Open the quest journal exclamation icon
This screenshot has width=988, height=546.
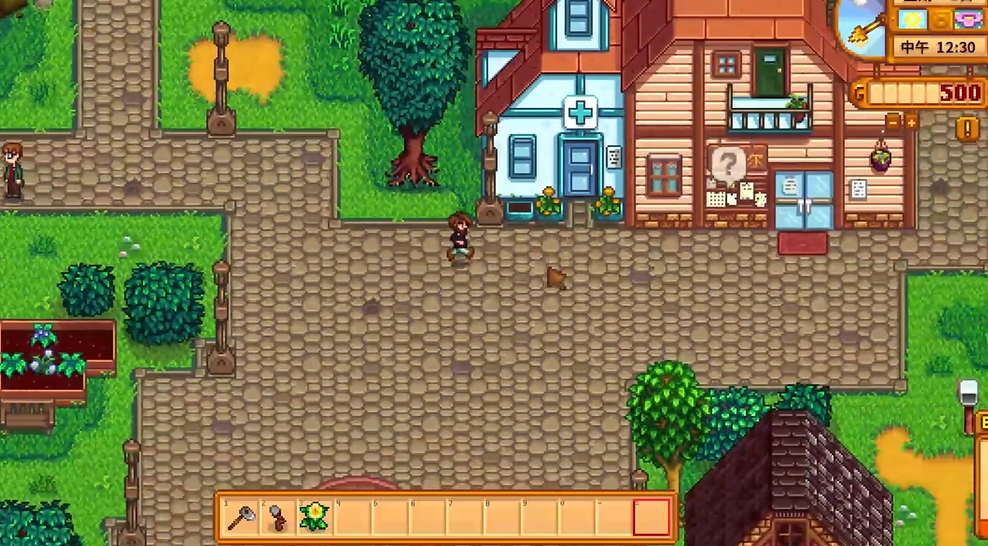(x=966, y=128)
